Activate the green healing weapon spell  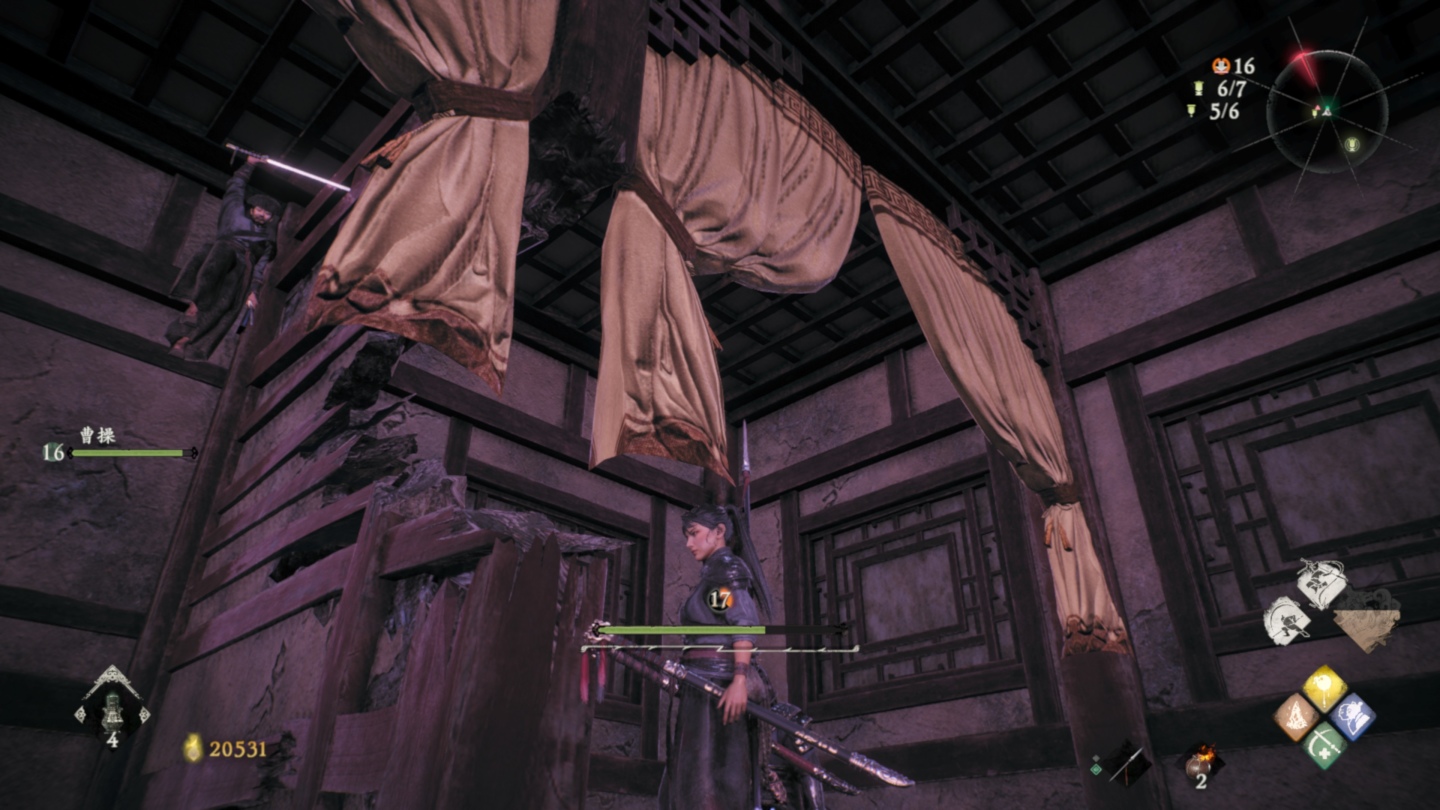[1324, 745]
